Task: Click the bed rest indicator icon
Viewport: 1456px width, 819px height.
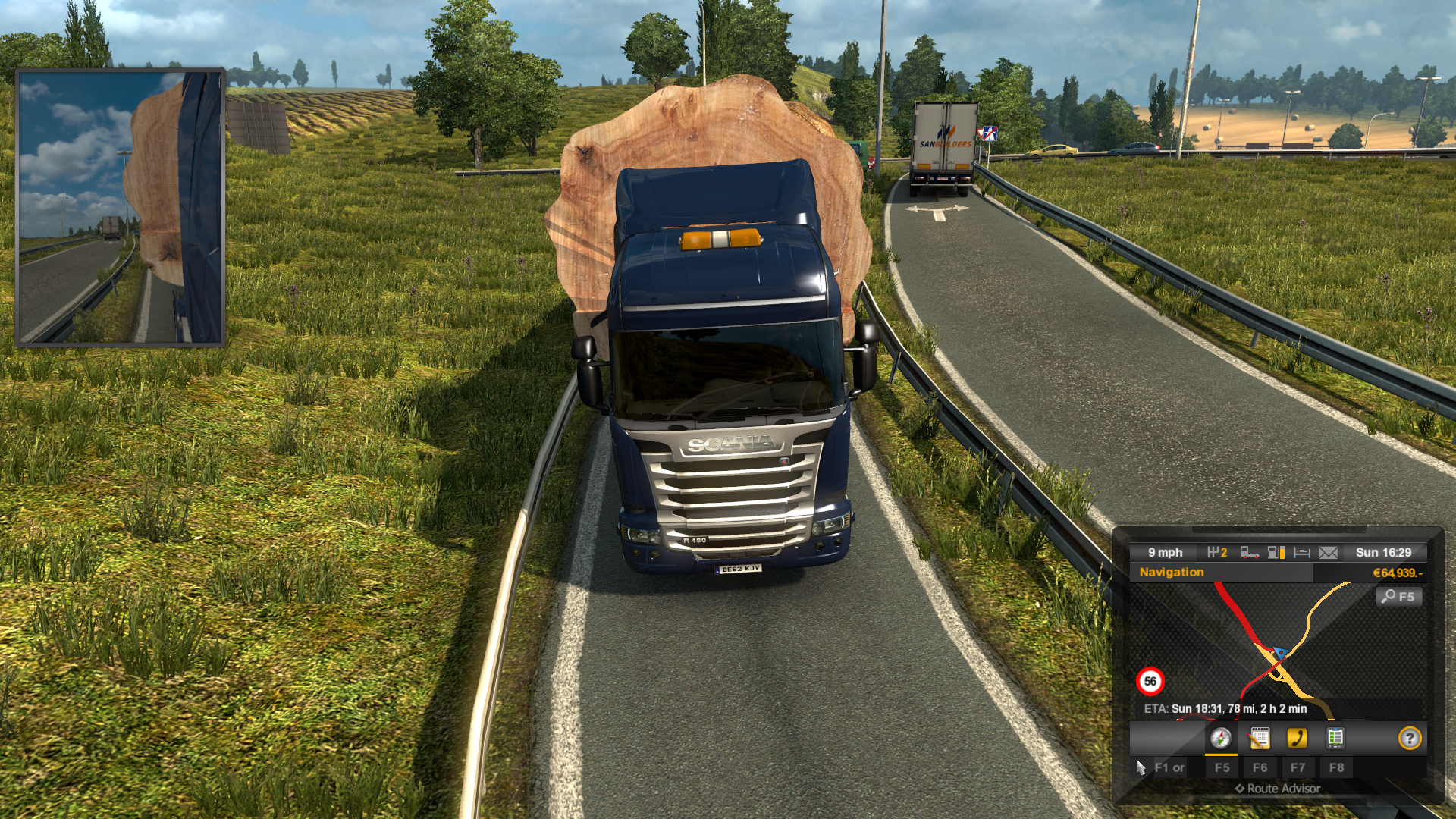Action: (1302, 553)
